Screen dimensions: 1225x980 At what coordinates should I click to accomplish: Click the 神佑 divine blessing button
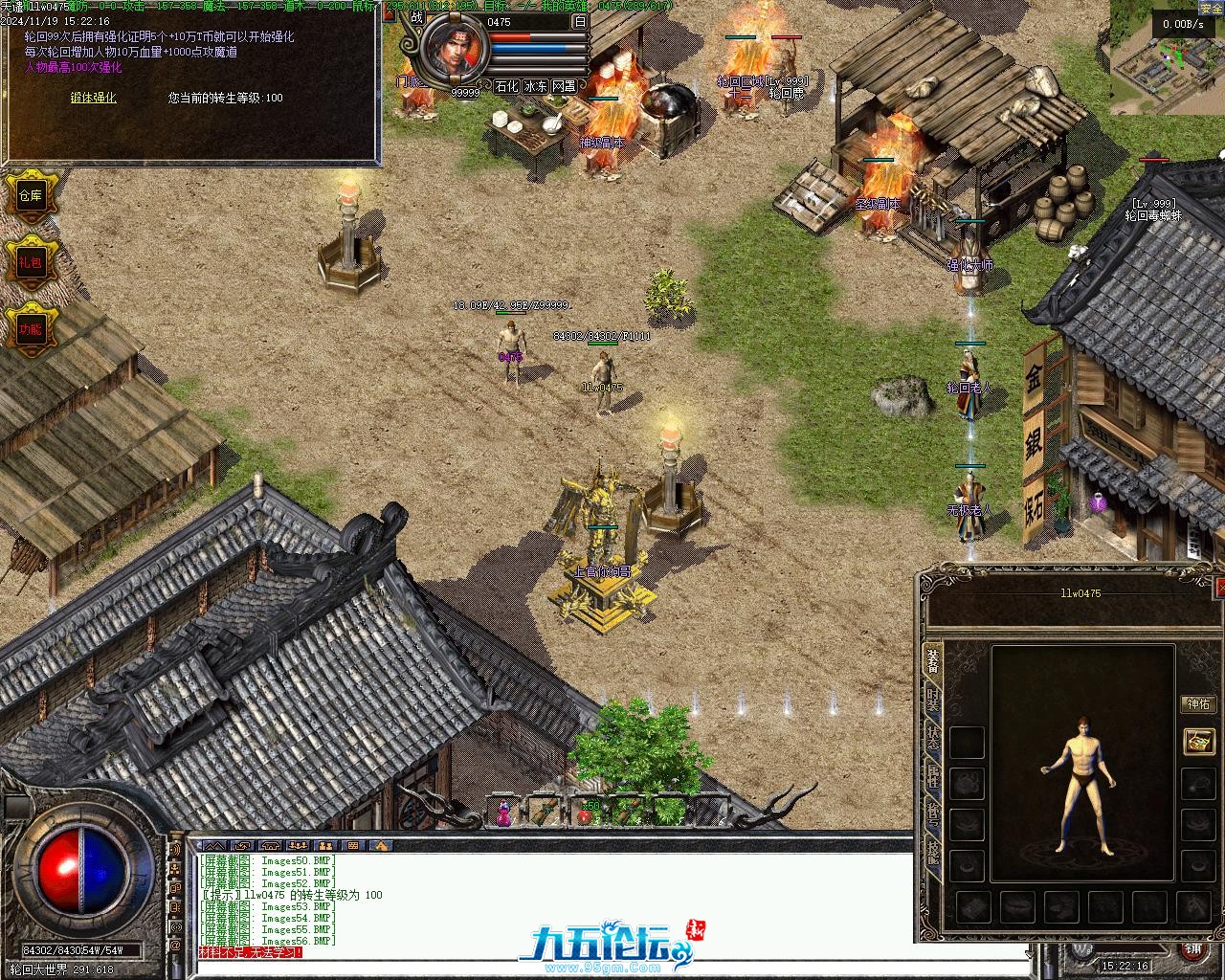pyautogui.click(x=1198, y=704)
